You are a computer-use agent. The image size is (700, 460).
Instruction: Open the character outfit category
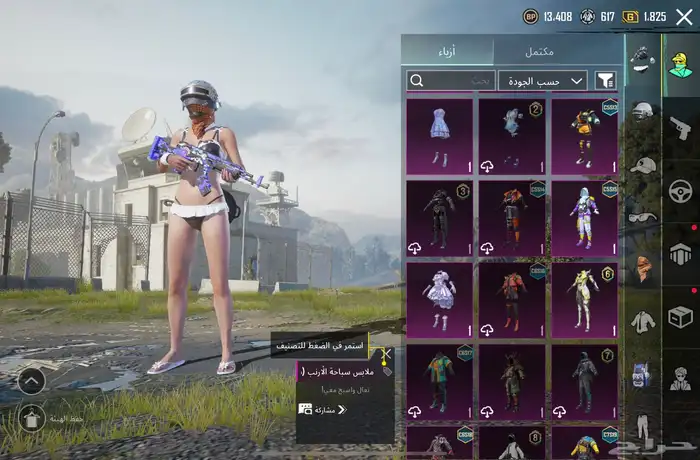tap(680, 64)
